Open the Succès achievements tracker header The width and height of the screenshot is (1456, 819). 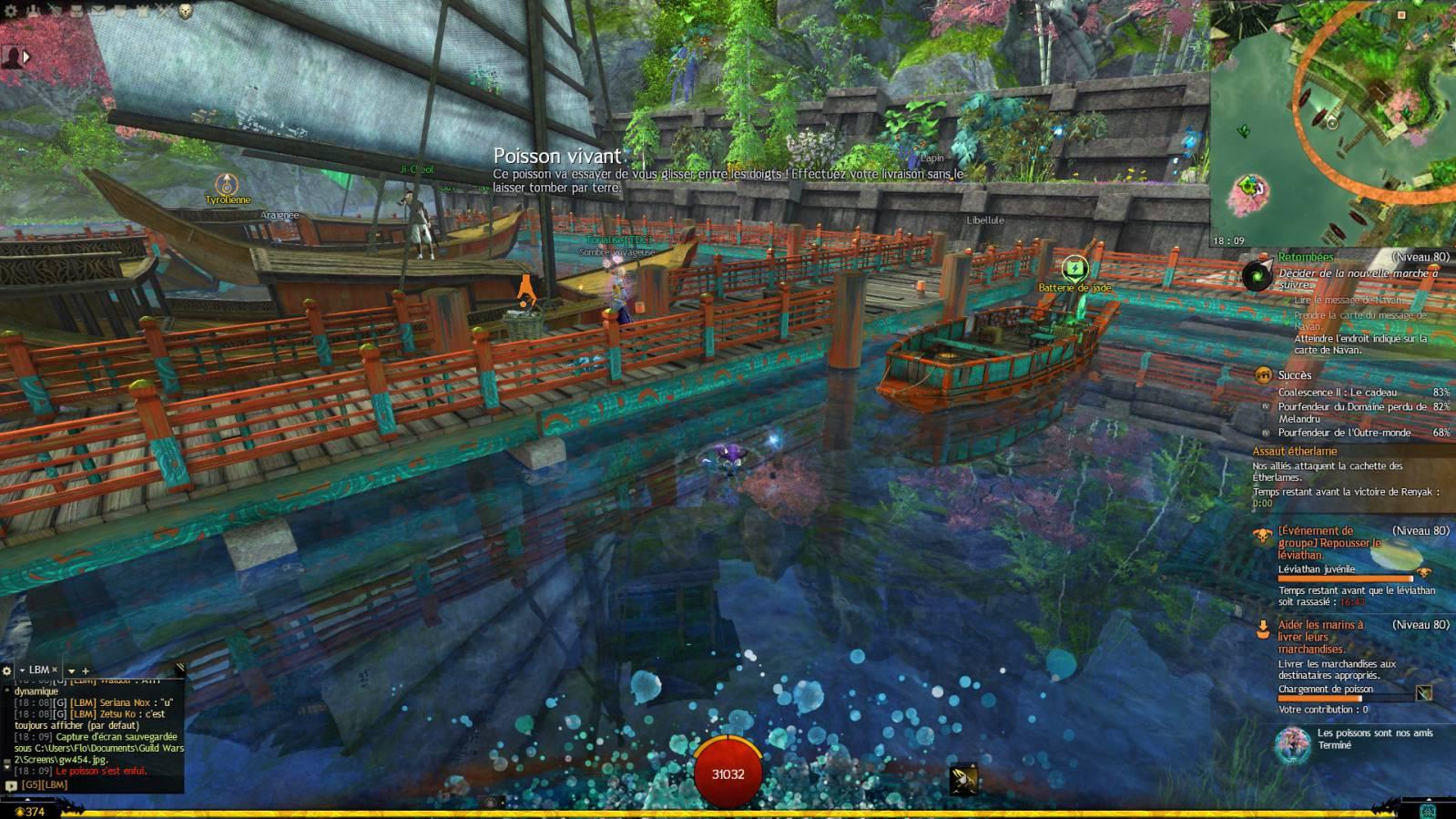[1294, 375]
